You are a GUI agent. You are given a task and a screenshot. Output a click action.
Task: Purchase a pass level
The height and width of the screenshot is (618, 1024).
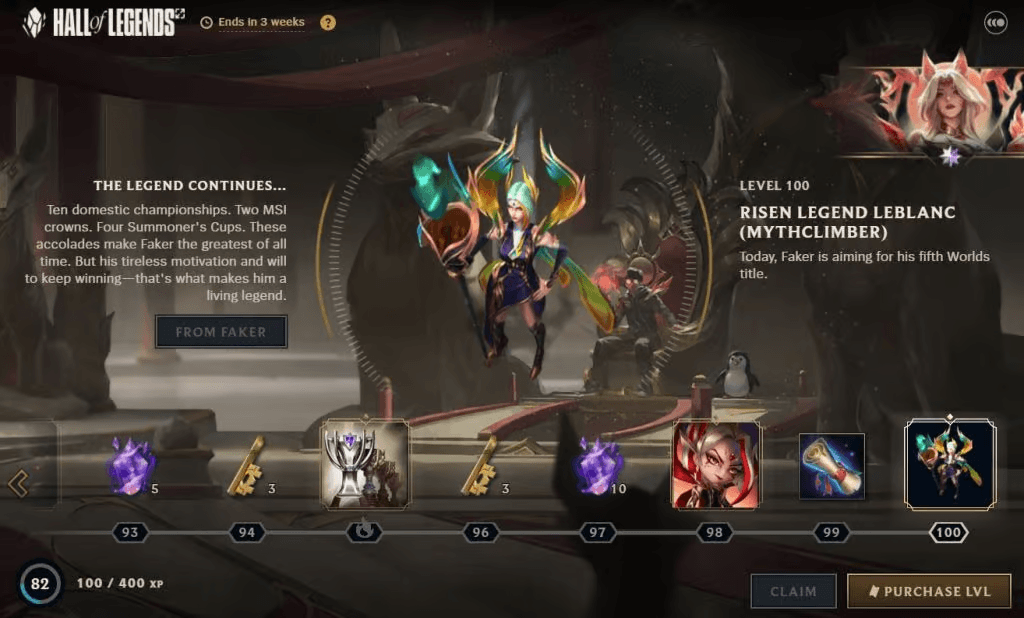929,591
